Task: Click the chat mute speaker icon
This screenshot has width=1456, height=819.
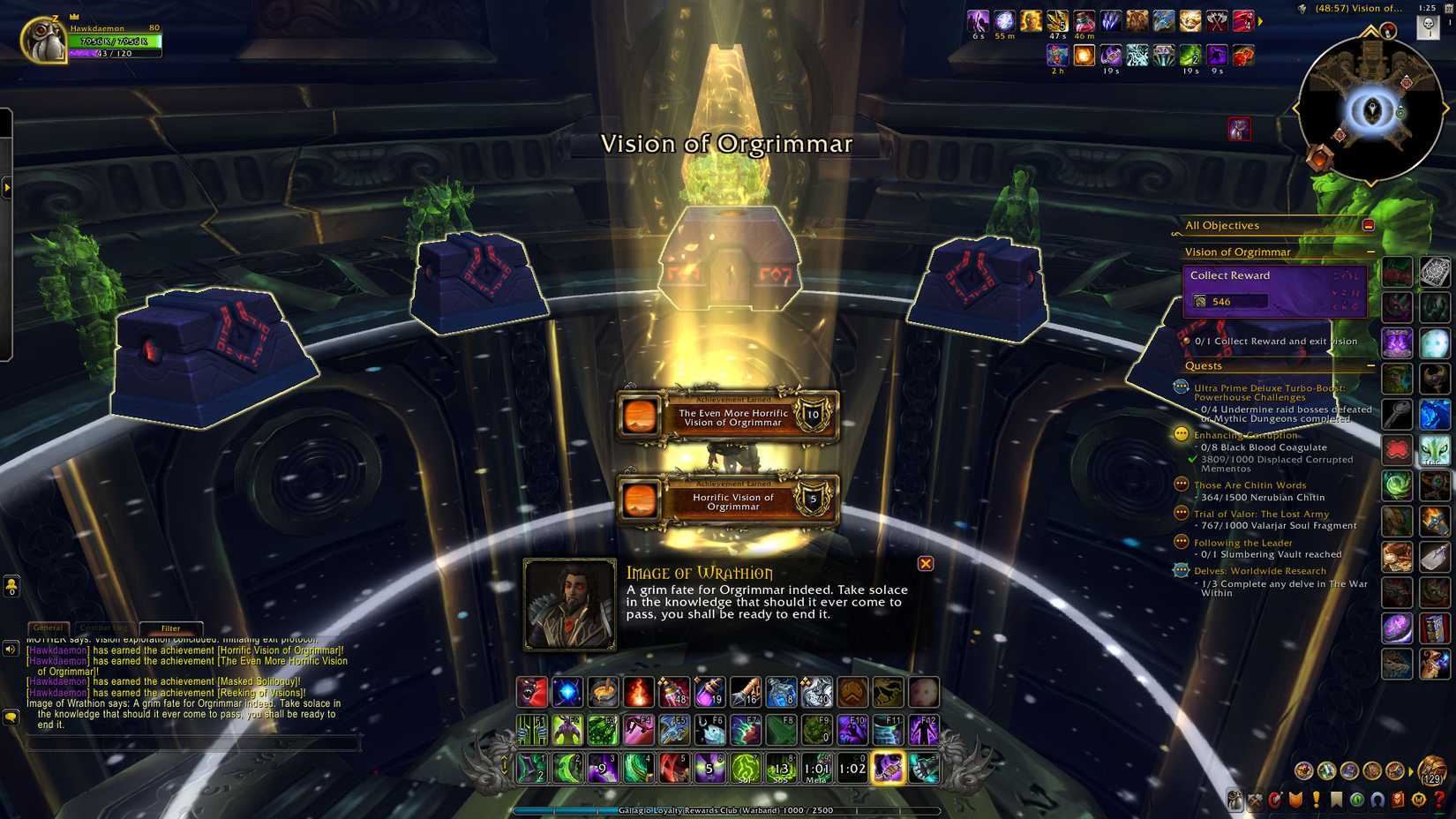Action: click(x=10, y=649)
